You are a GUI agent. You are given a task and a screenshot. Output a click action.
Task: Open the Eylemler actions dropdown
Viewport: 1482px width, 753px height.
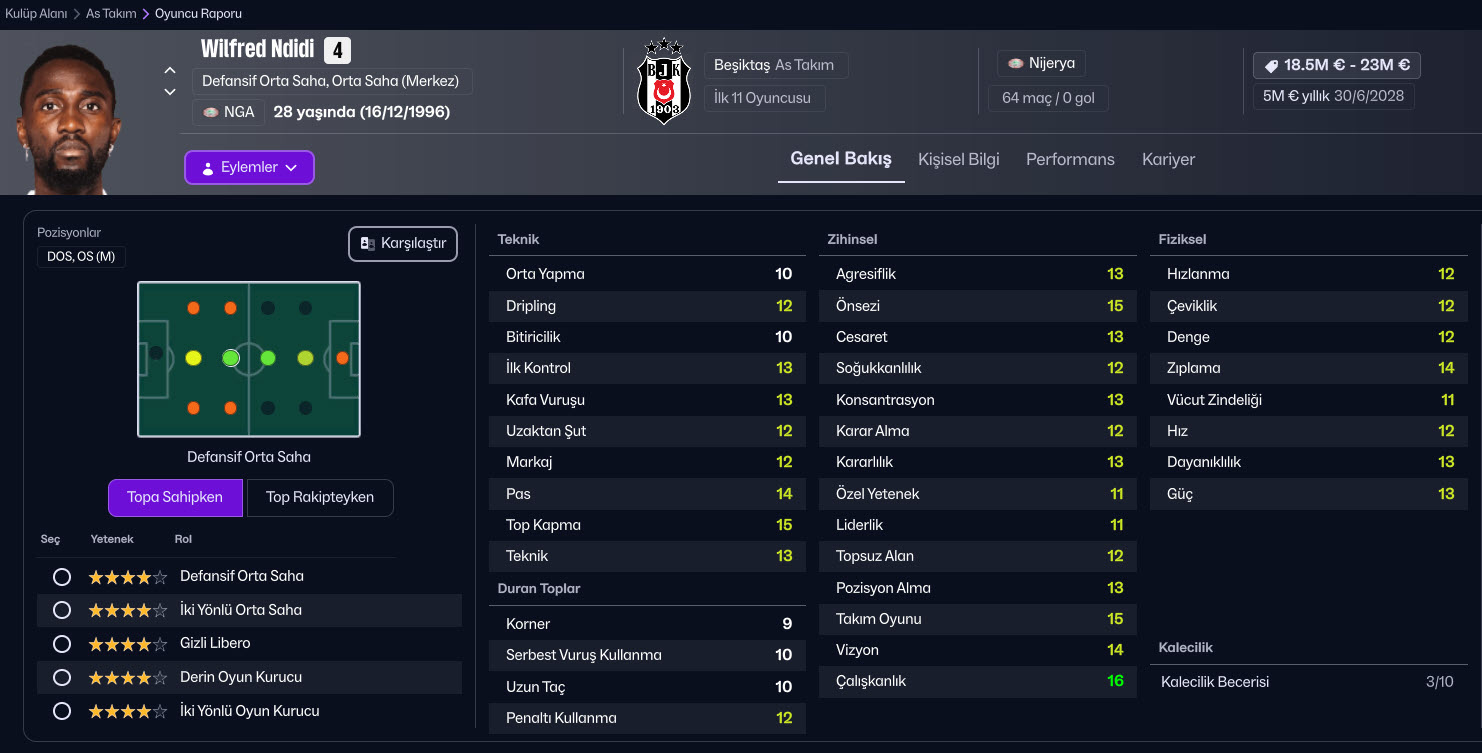tap(249, 167)
